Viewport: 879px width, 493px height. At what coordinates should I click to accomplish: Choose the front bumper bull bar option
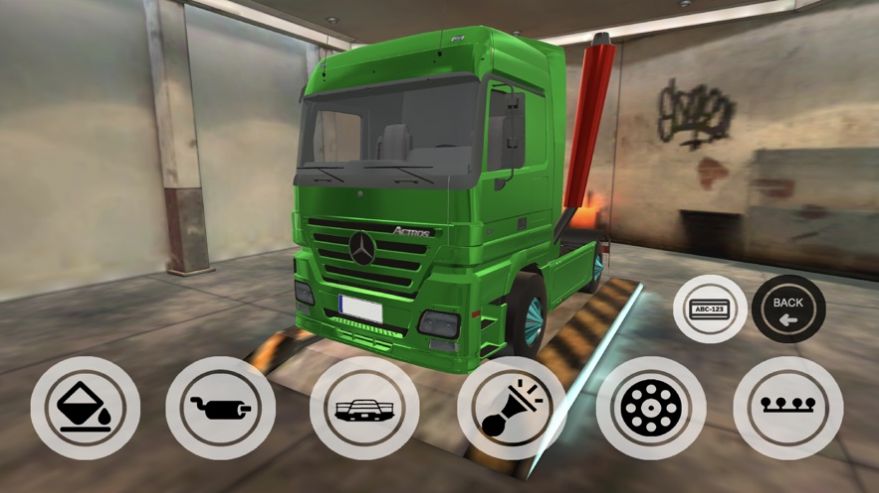tap(364, 408)
